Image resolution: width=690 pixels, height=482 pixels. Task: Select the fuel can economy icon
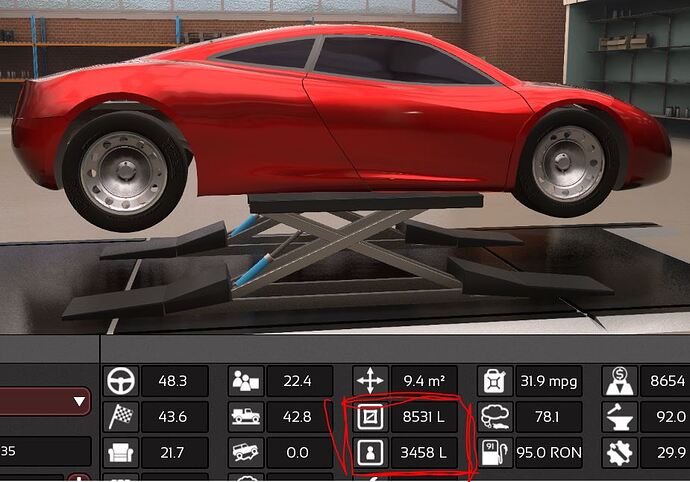495,381
